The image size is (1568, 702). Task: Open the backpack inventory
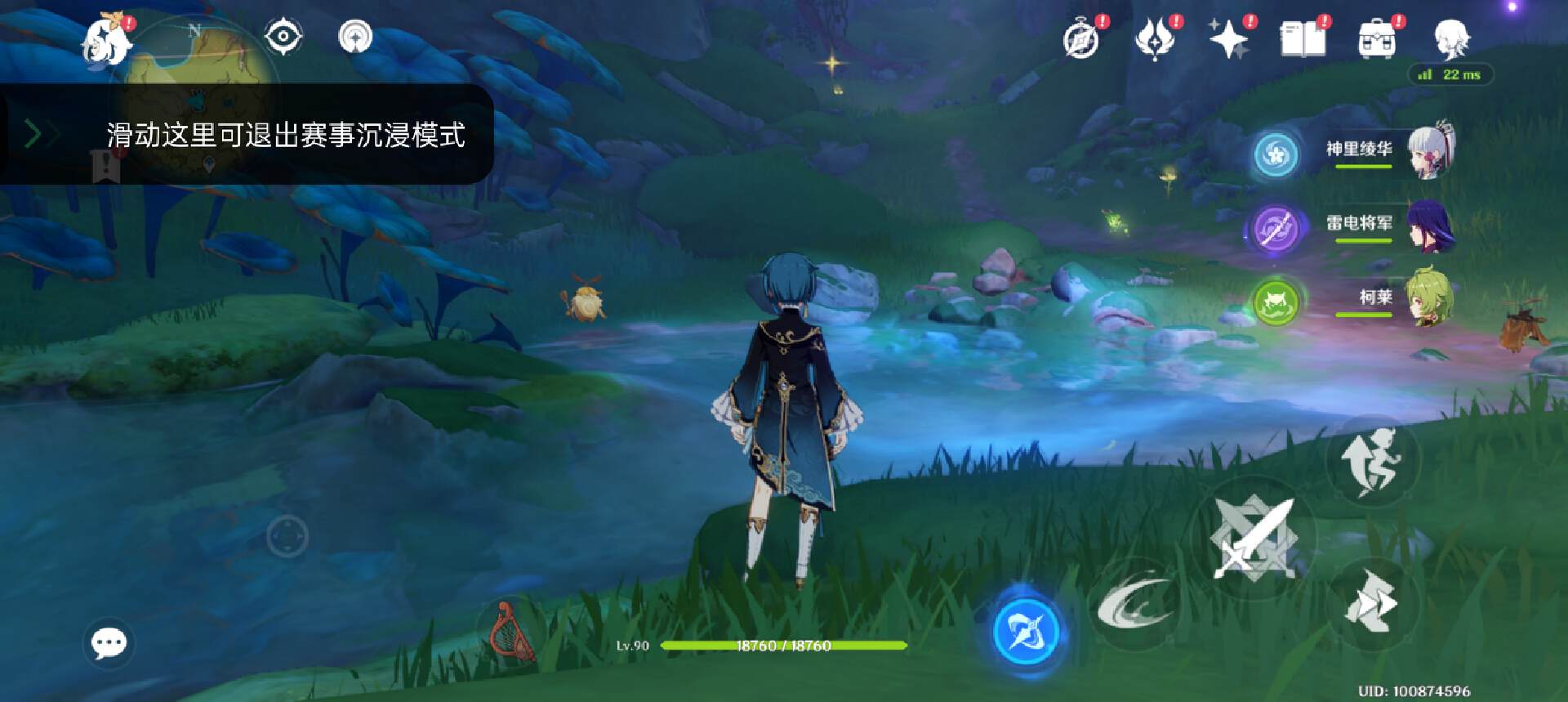tap(1377, 38)
